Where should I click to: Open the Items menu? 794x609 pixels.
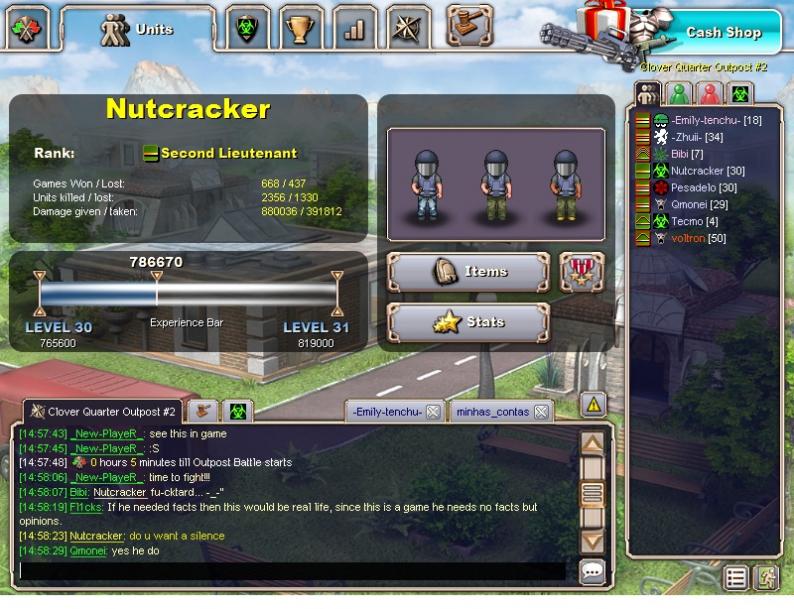469,272
